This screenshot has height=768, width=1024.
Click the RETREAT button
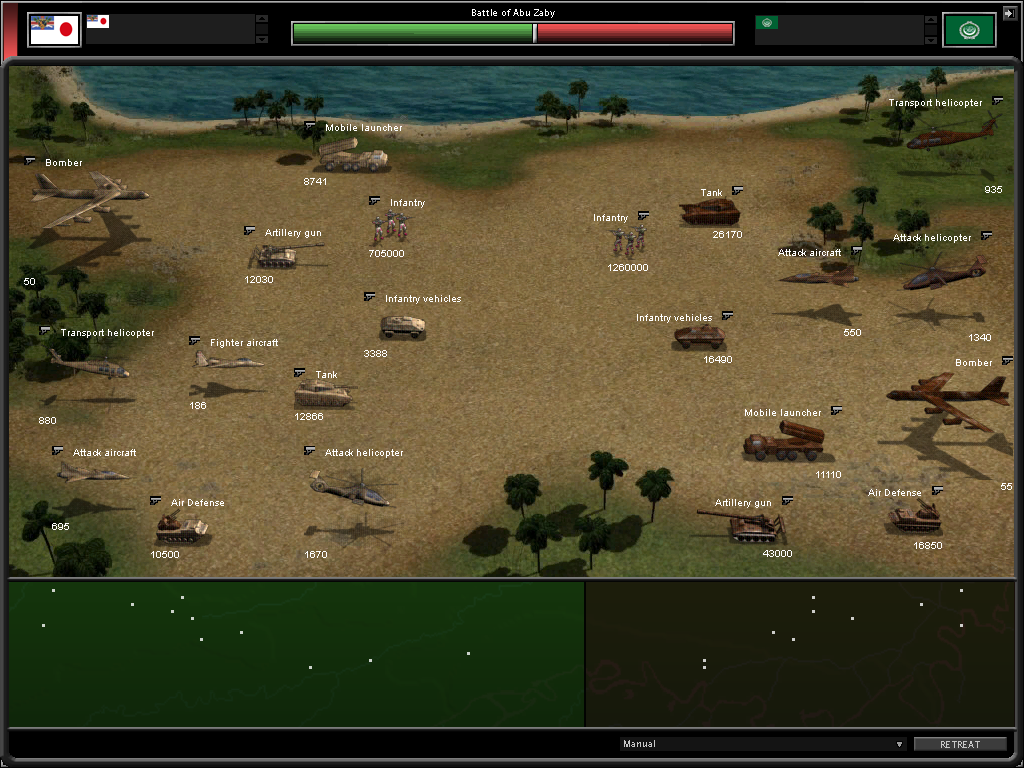960,744
